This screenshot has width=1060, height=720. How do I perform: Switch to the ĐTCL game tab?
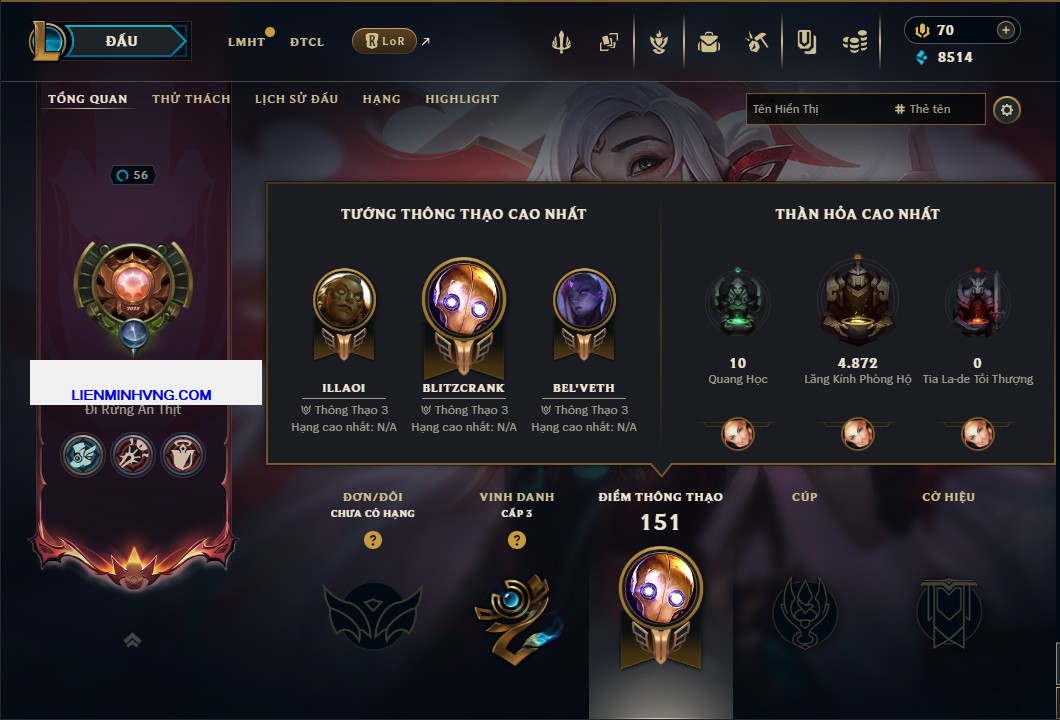[x=307, y=42]
